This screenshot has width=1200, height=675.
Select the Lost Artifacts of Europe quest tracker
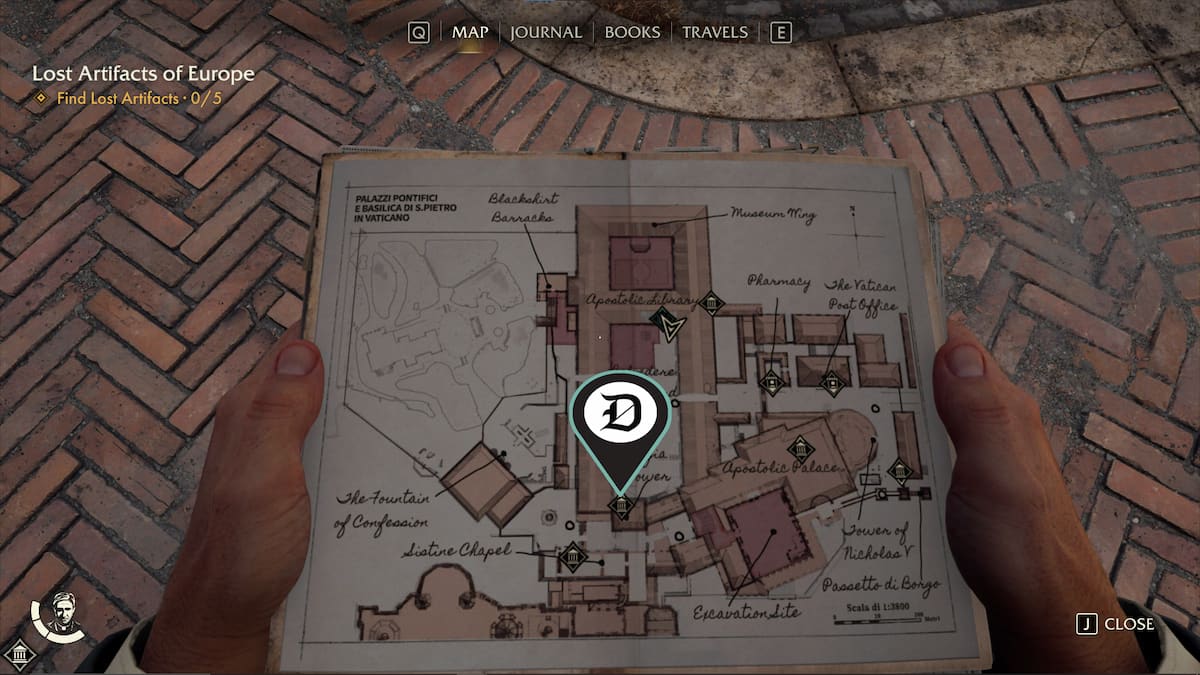(x=143, y=74)
